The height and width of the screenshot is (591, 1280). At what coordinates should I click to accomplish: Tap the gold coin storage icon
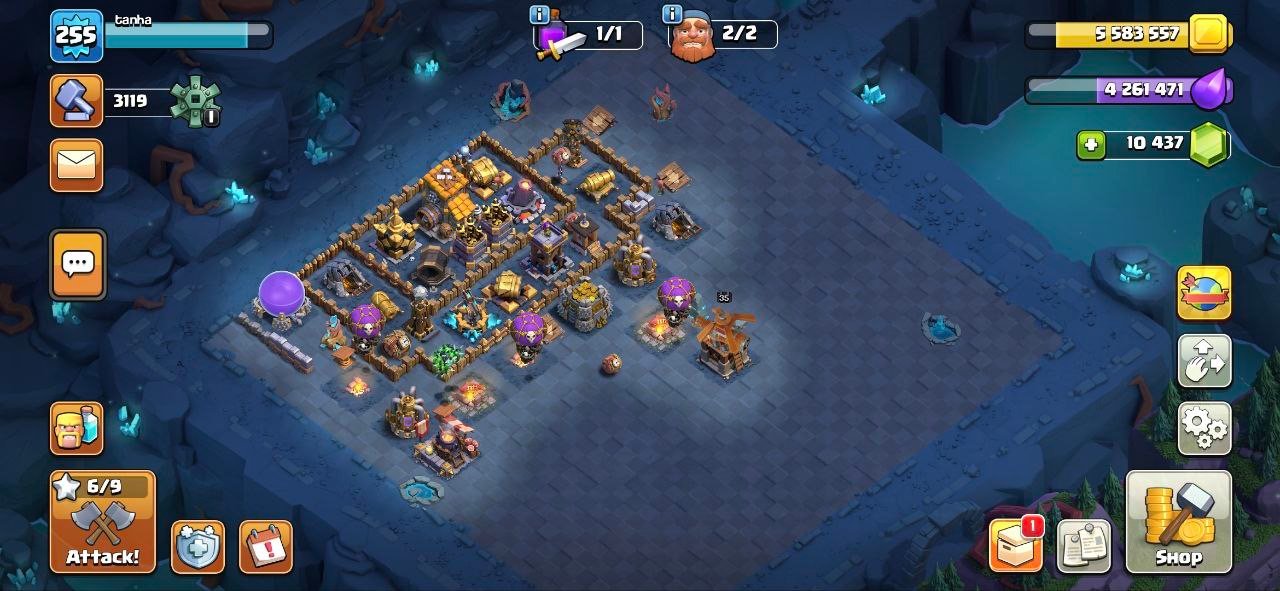pyautogui.click(x=1210, y=34)
